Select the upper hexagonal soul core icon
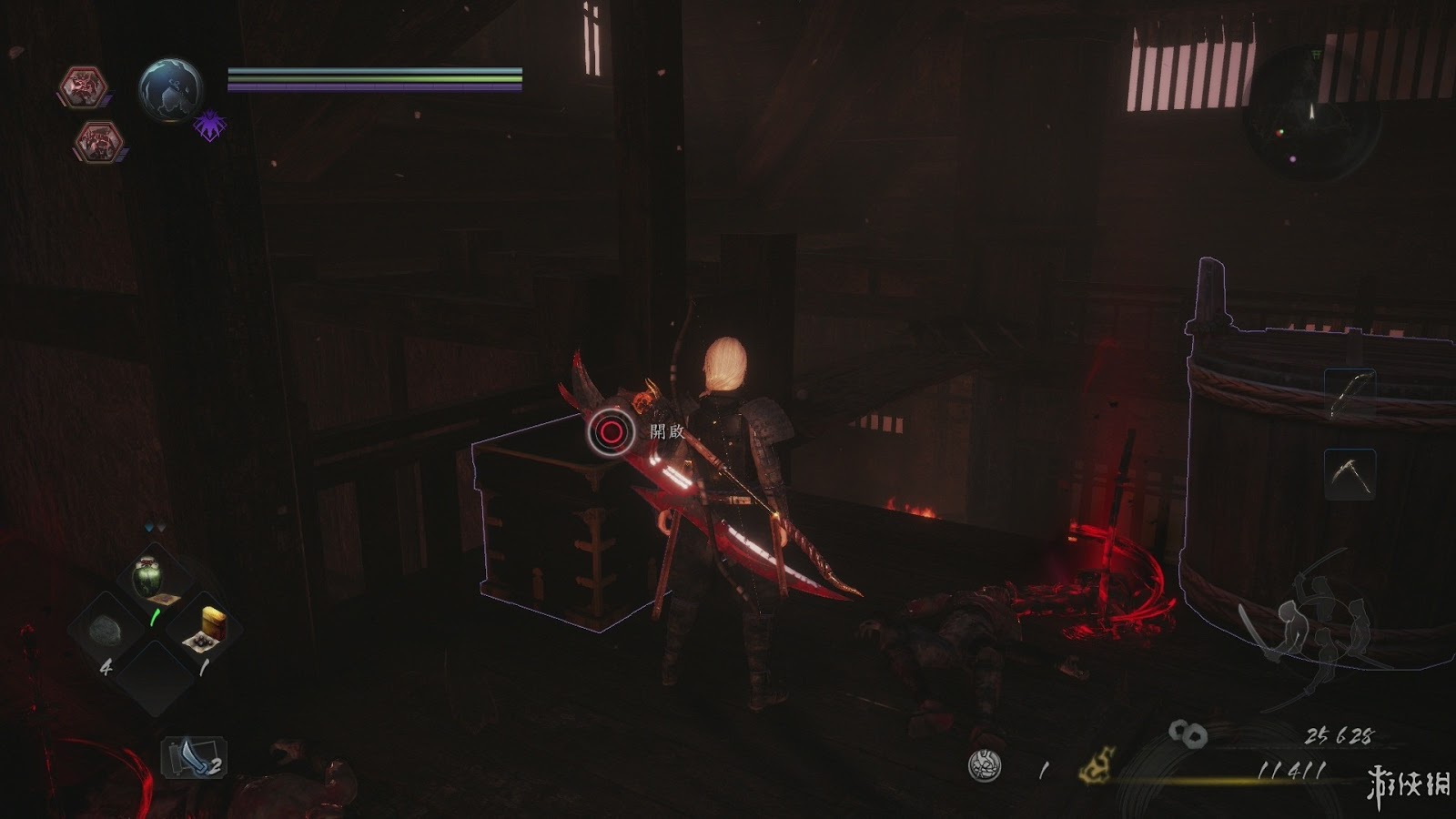The width and height of the screenshot is (1456, 819). pos(84,88)
